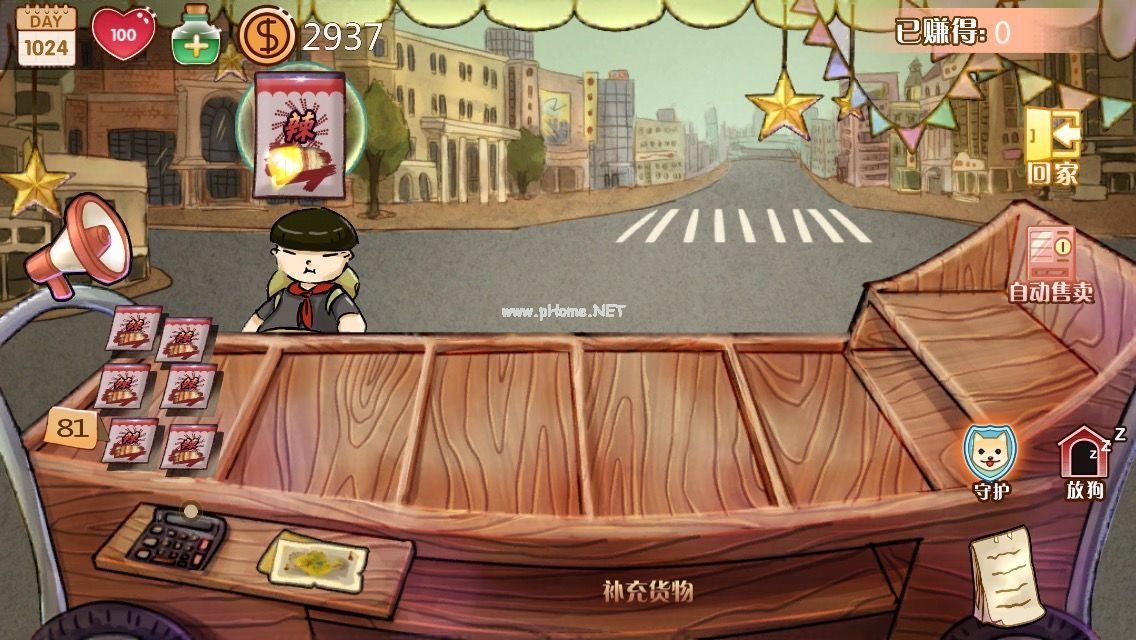The height and width of the screenshot is (640, 1136).
Task: Select the customer's spicy snack request bubble
Action: pos(300,133)
